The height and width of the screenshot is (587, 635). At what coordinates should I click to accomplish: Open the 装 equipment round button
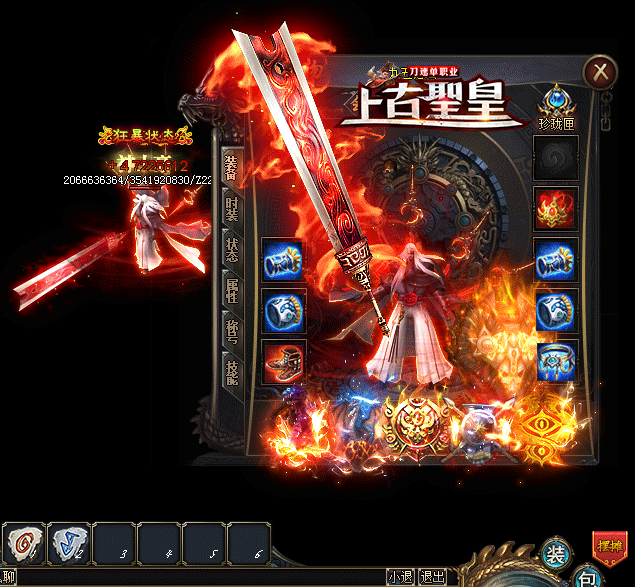(x=556, y=553)
